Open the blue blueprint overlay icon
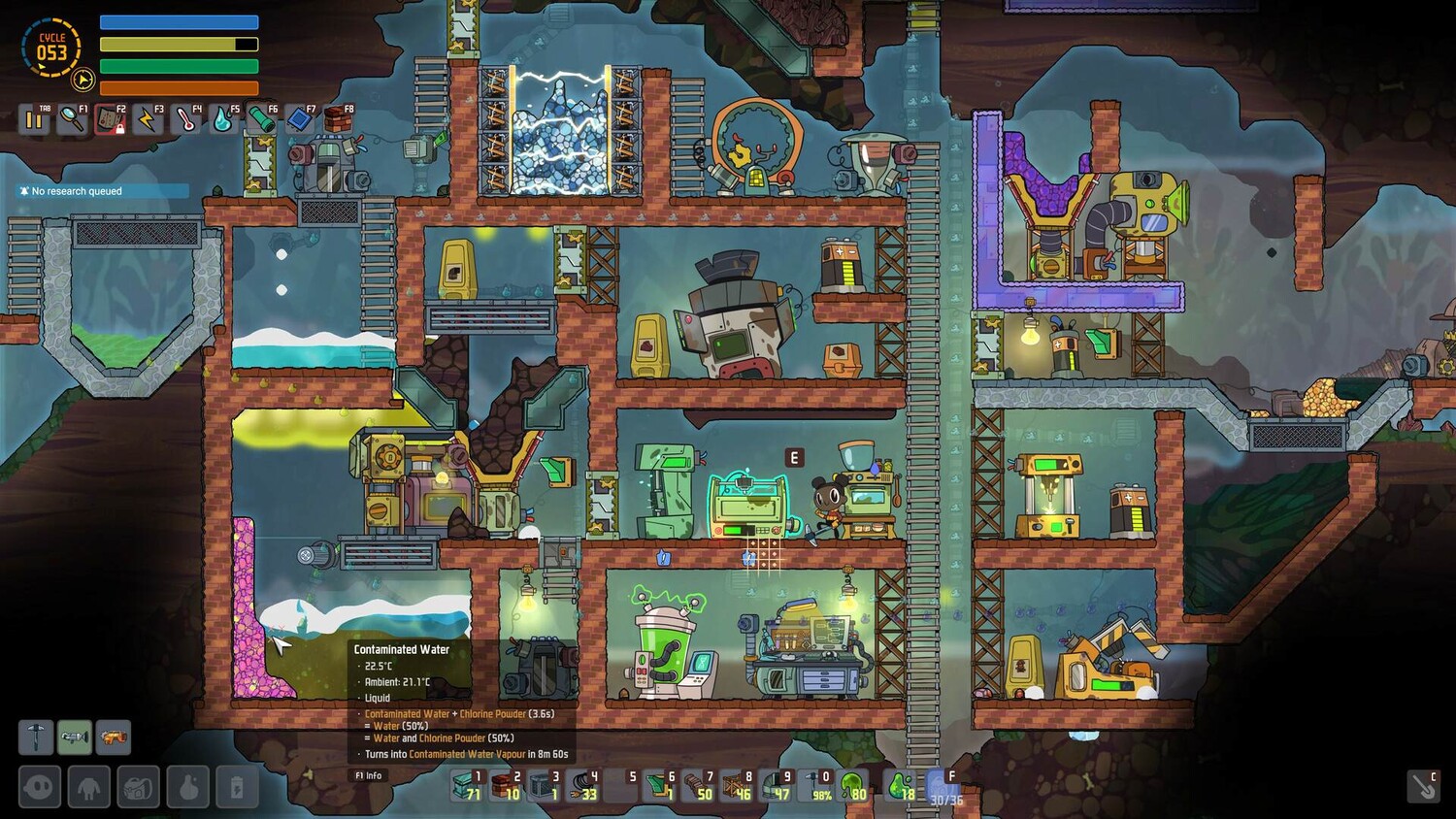1456x819 pixels. [299, 120]
